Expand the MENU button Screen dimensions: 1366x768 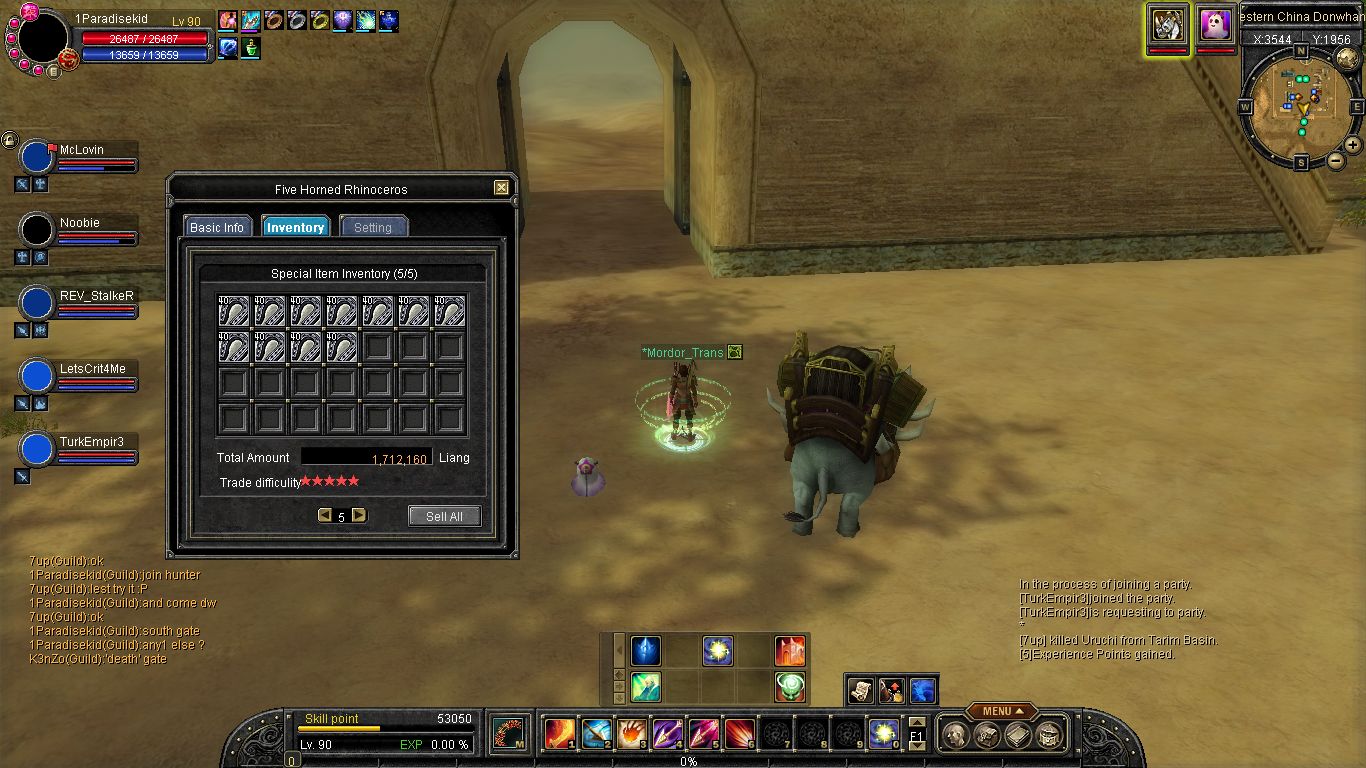1001,711
